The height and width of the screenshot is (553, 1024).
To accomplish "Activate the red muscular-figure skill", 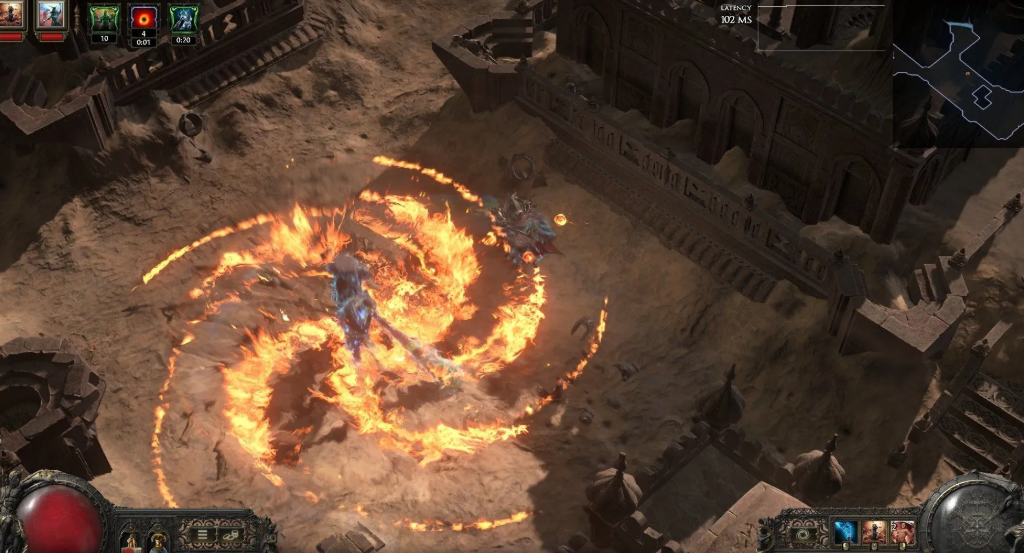I will [902, 532].
